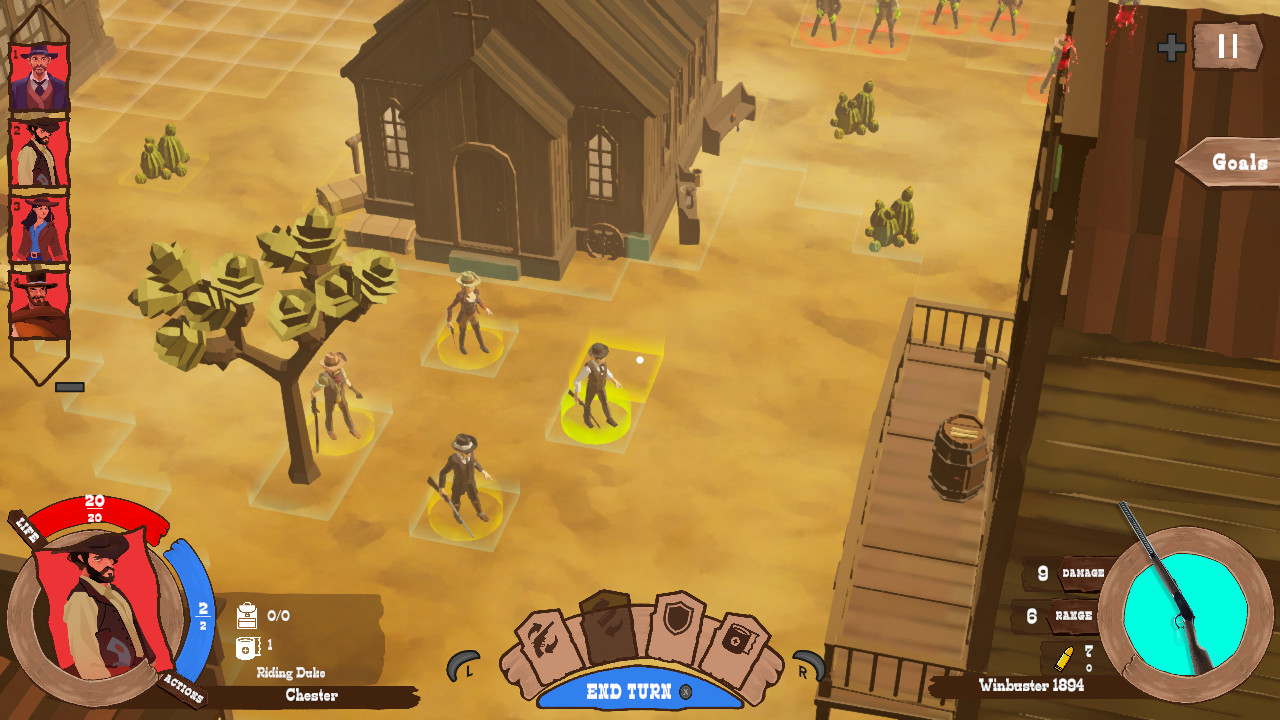
Task: Pause the game
Action: point(1228,46)
